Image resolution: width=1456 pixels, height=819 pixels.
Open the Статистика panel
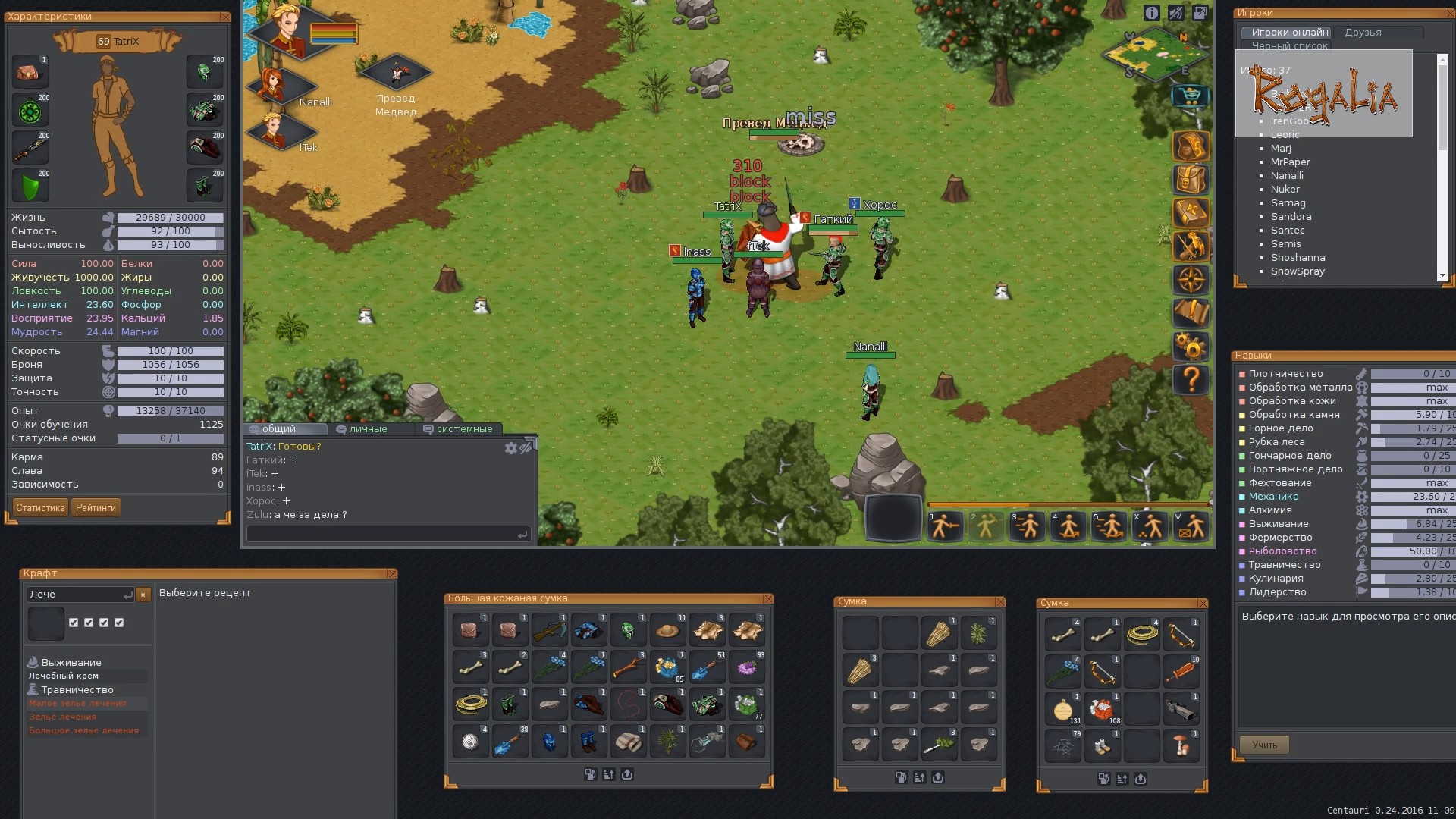coord(40,507)
